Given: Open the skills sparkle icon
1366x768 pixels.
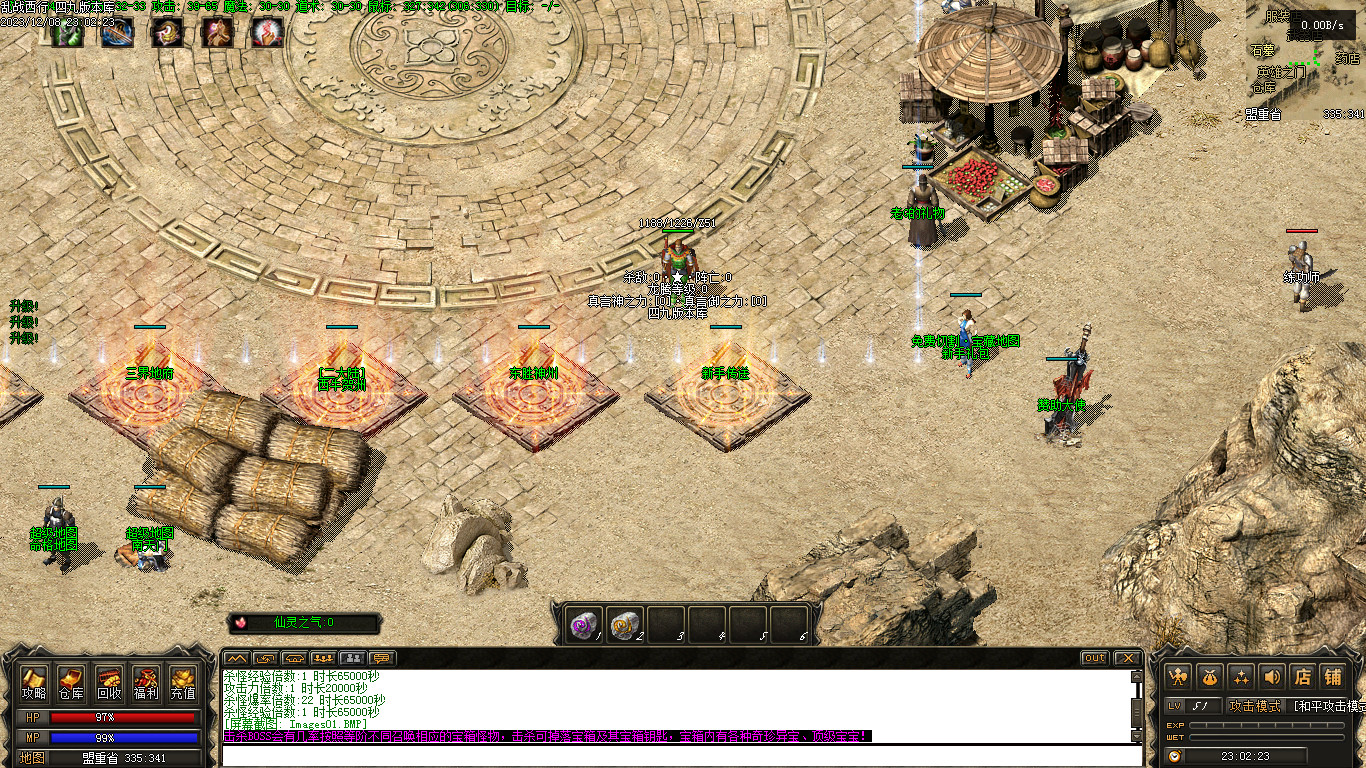Looking at the screenshot, I should pyautogui.click(x=1241, y=676).
